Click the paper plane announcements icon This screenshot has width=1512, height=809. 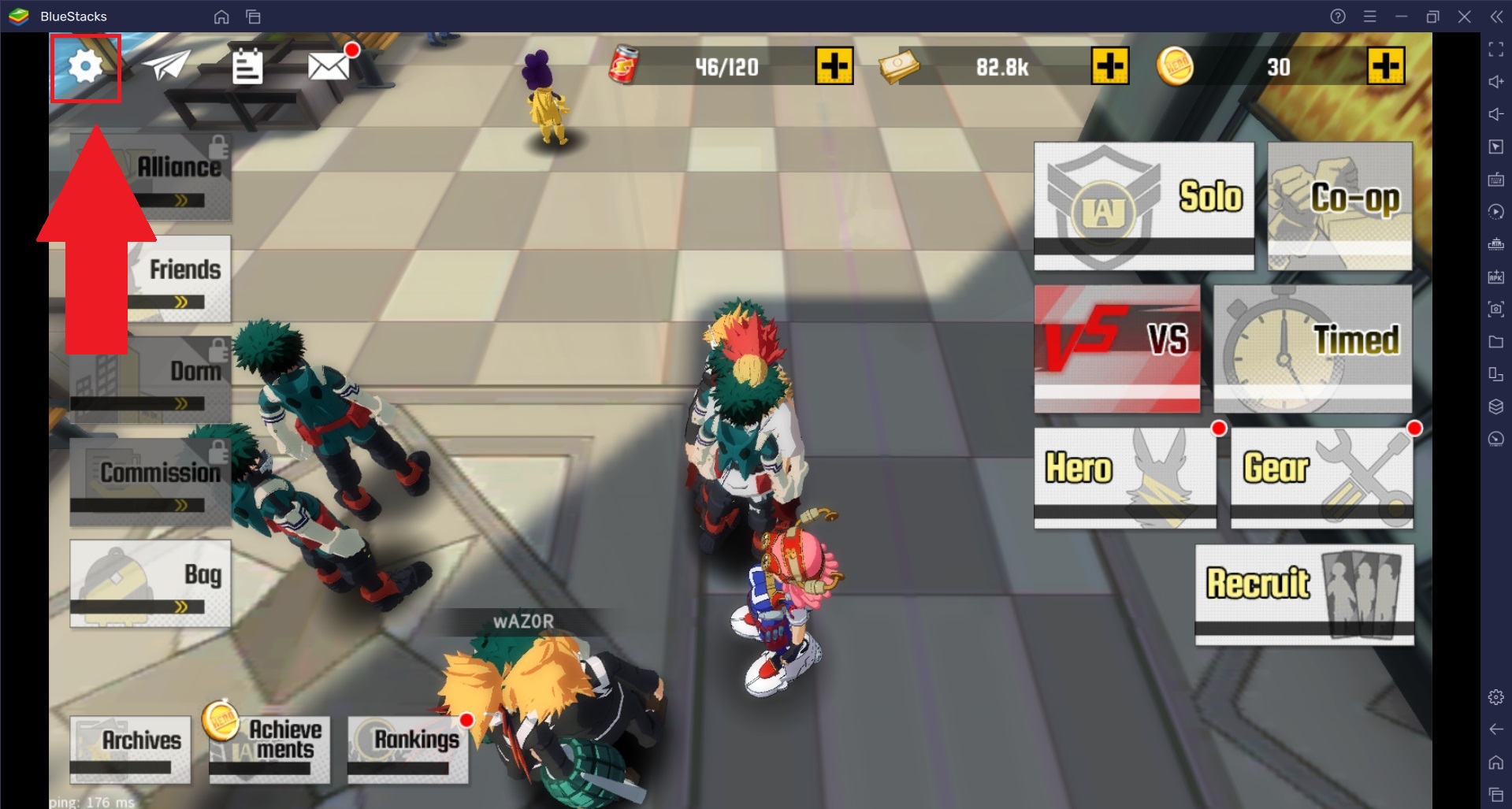click(x=168, y=65)
